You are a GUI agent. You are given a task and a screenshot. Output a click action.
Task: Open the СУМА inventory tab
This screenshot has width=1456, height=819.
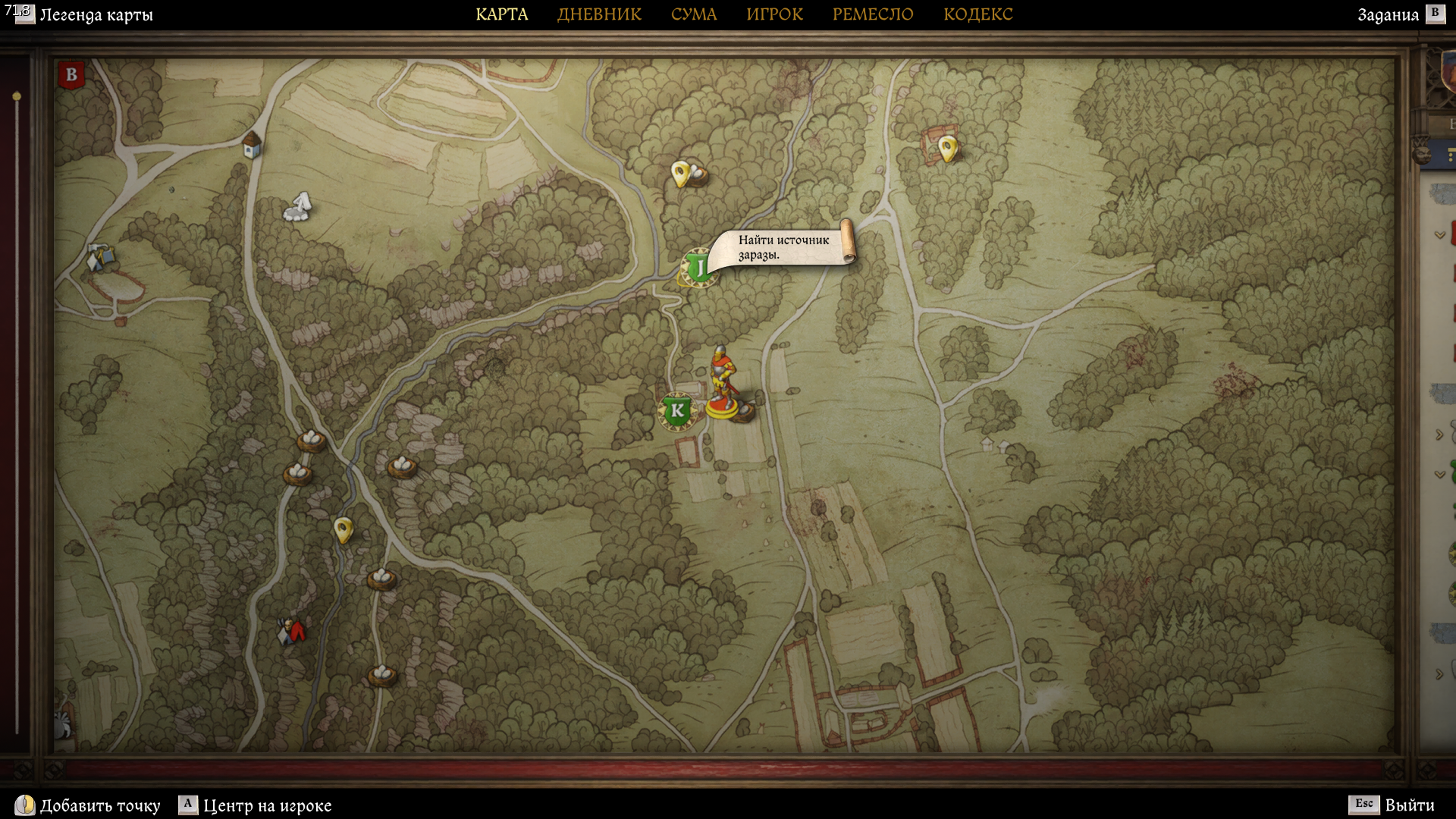click(x=693, y=14)
